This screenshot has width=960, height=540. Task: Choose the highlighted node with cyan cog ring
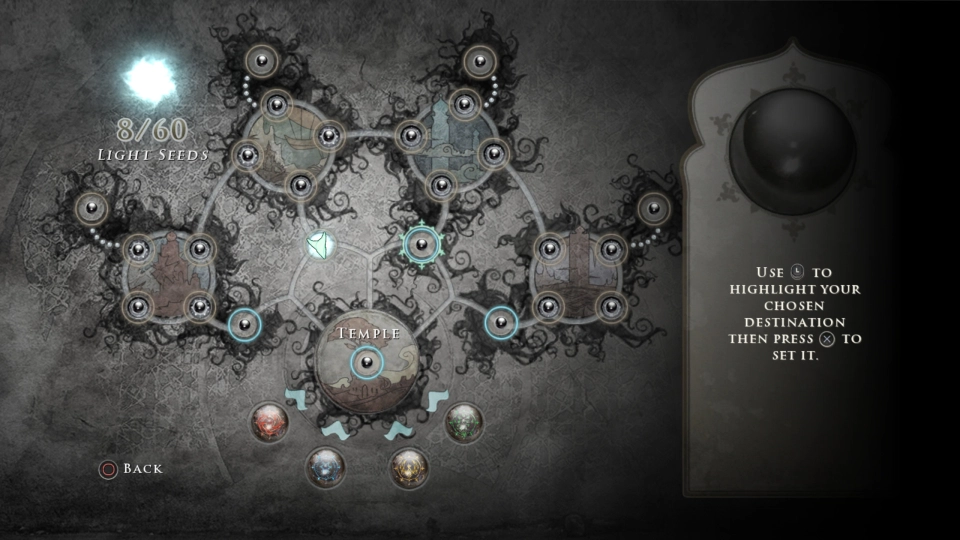point(421,243)
